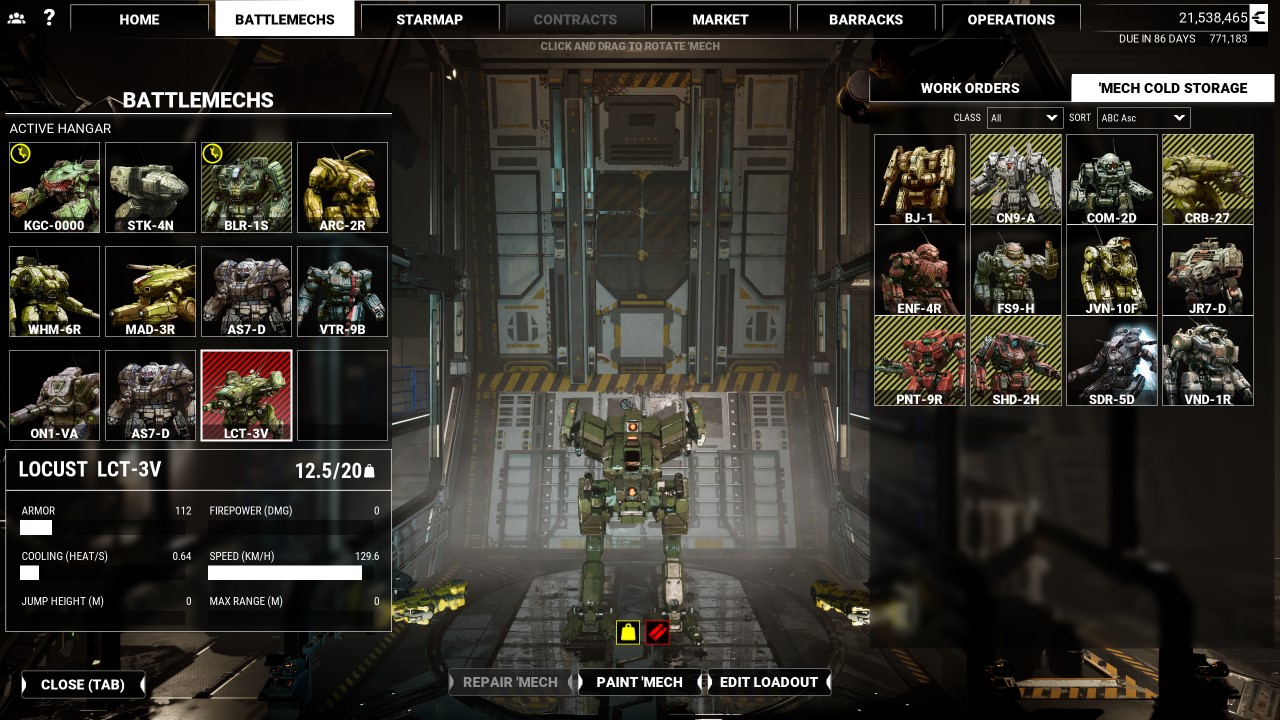
Task: Click the C-Bills currency icon
Action: coord(1260,16)
